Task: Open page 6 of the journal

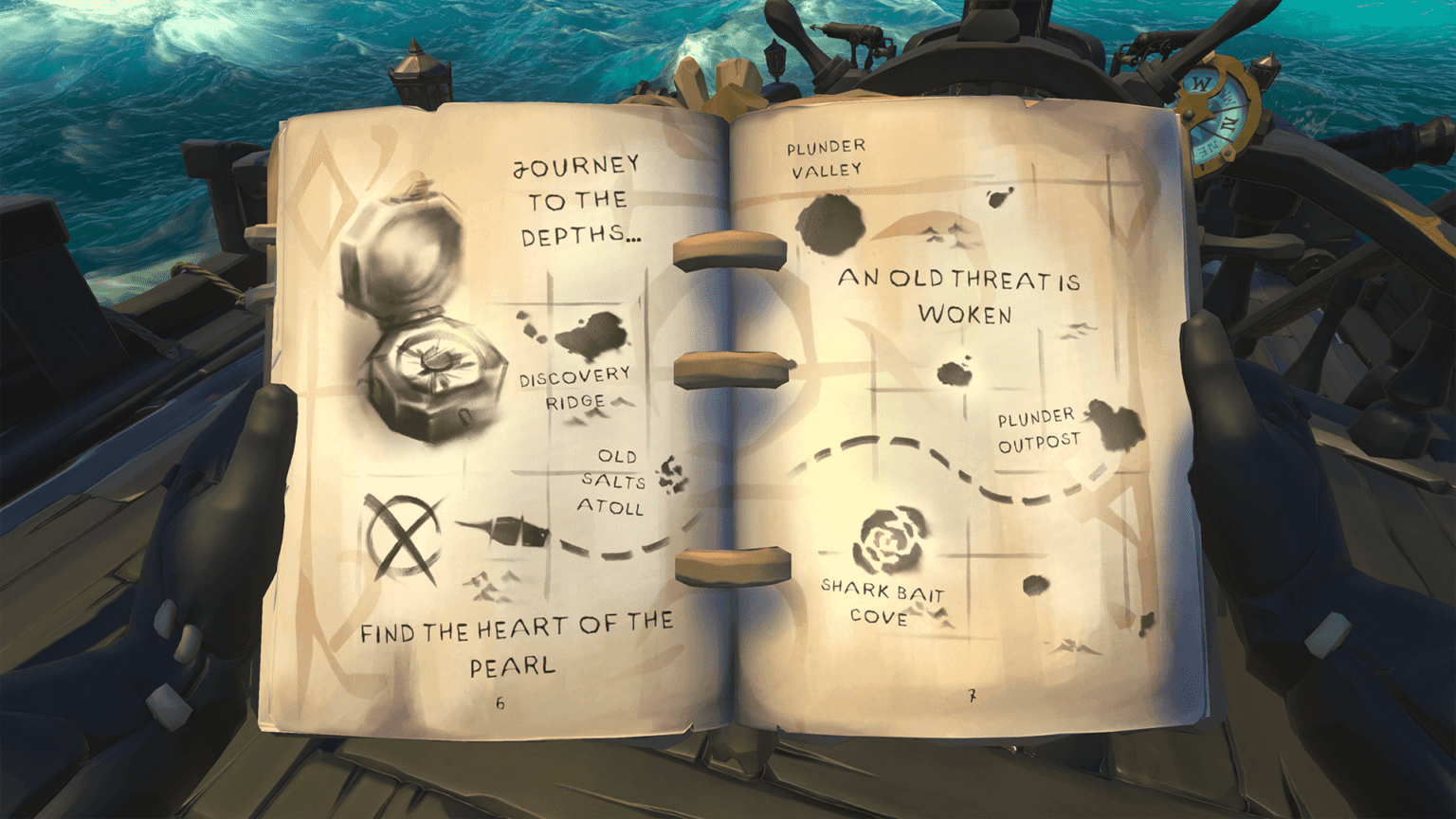Action: pos(500,701)
